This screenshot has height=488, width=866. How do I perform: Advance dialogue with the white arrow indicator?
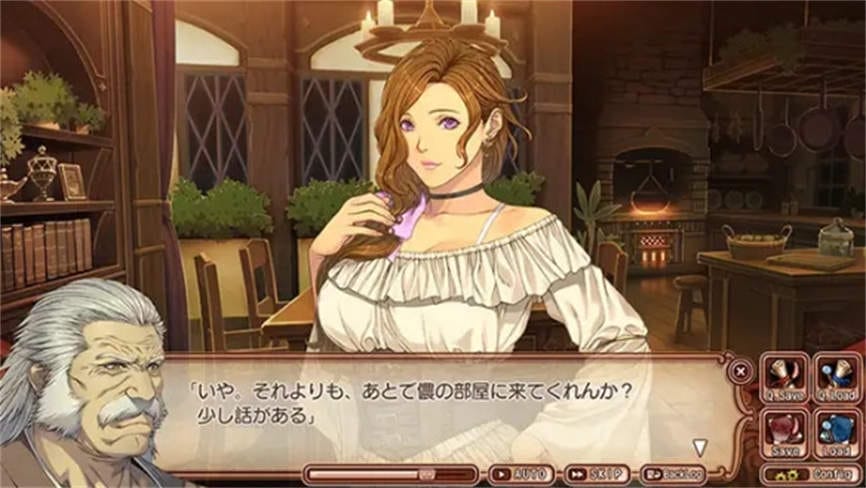(x=700, y=447)
